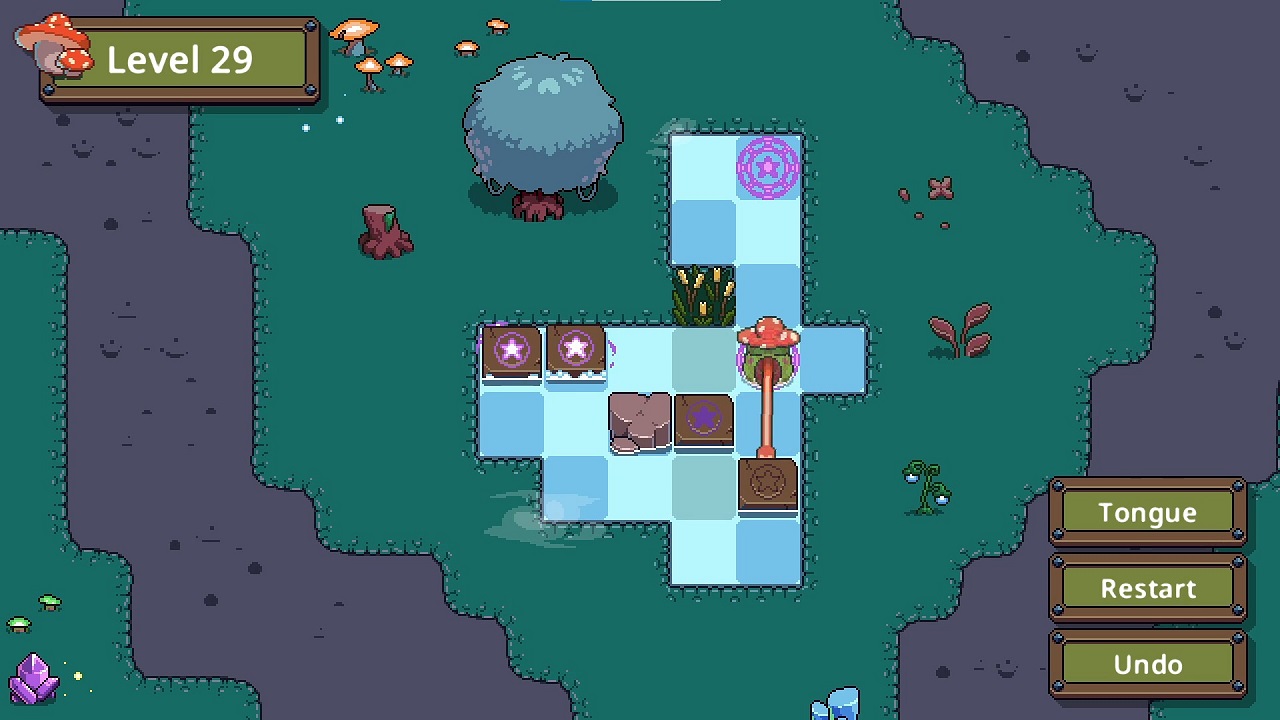The width and height of the screenshot is (1280, 720).
Task: Select the pink portal swirl on the grid
Action: 768,169
